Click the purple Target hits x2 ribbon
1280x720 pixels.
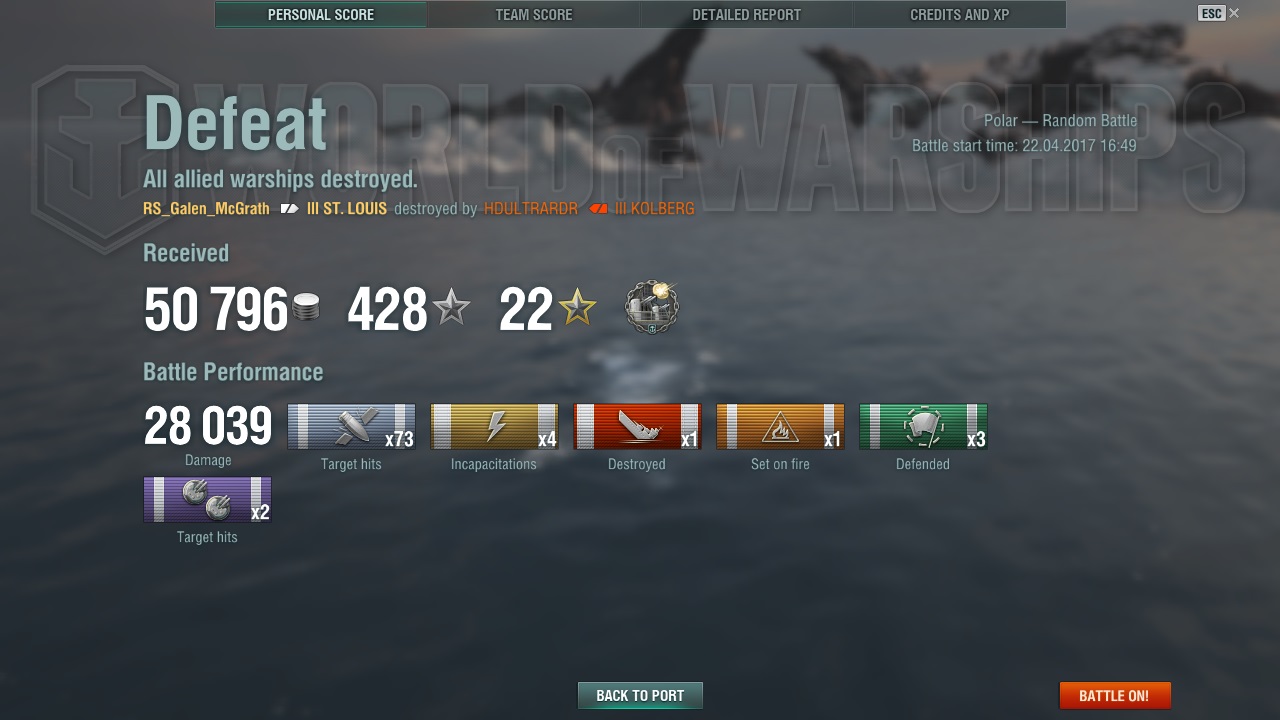pyautogui.click(x=207, y=500)
